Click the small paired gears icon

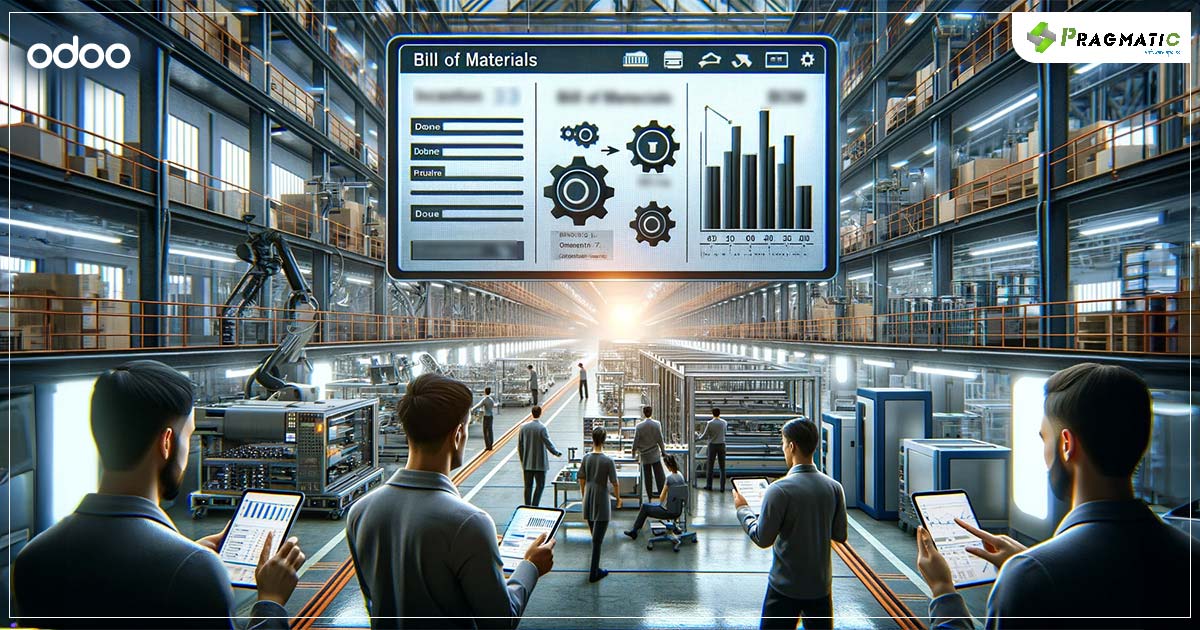click(x=579, y=133)
